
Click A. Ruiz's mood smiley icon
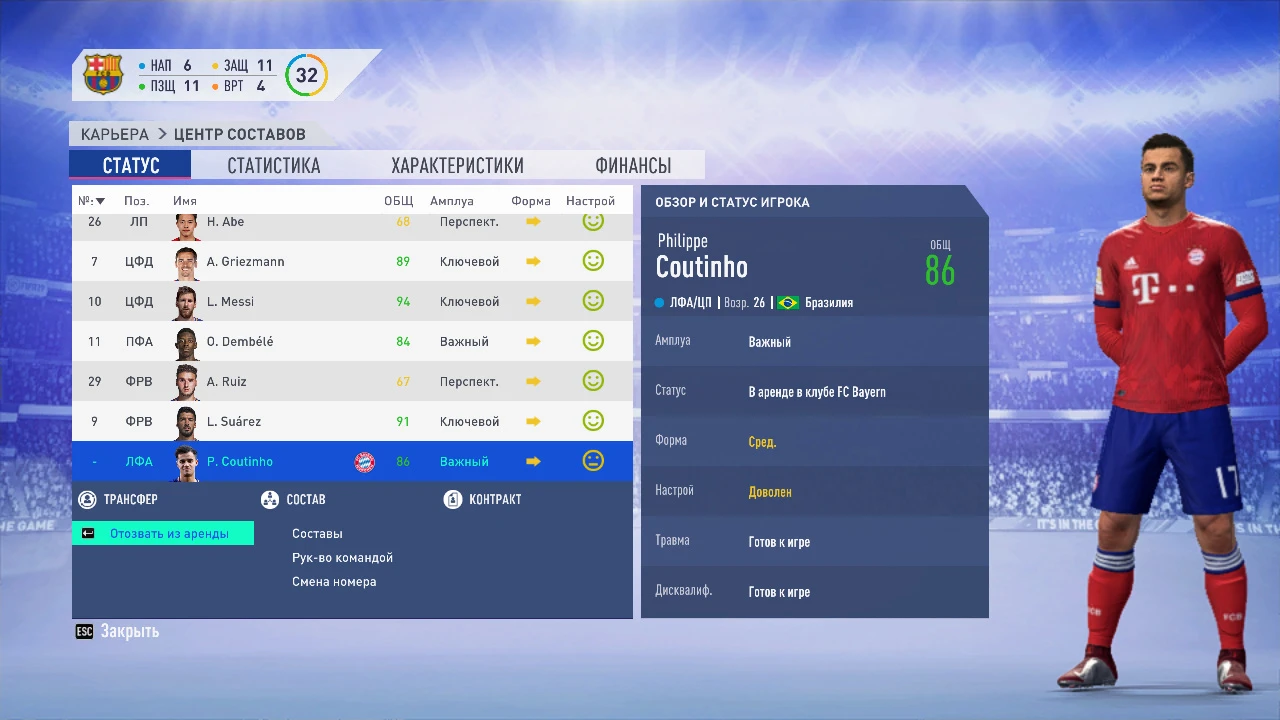click(593, 380)
